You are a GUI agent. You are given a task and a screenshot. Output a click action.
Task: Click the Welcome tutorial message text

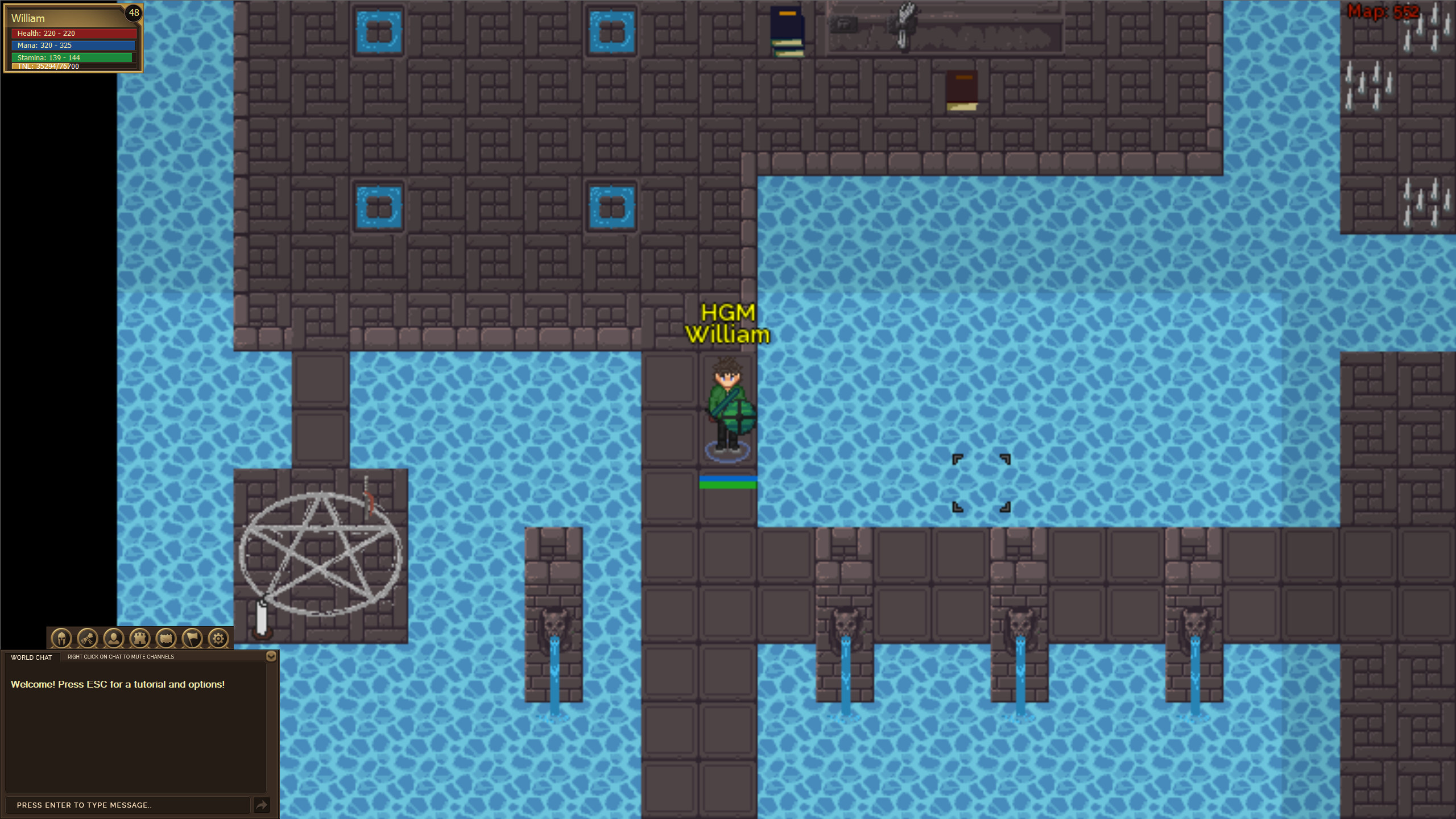[117, 684]
